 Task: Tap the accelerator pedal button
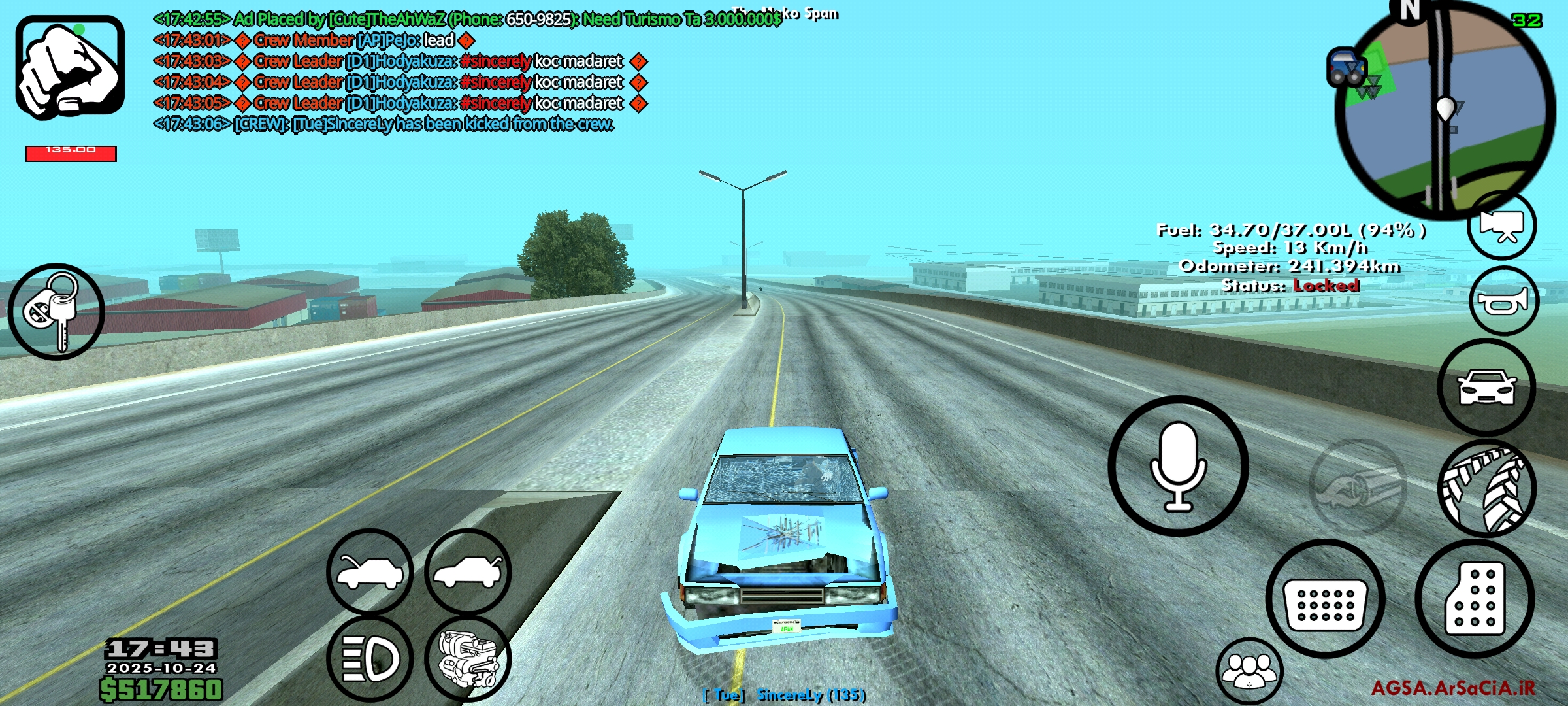coord(1475,599)
